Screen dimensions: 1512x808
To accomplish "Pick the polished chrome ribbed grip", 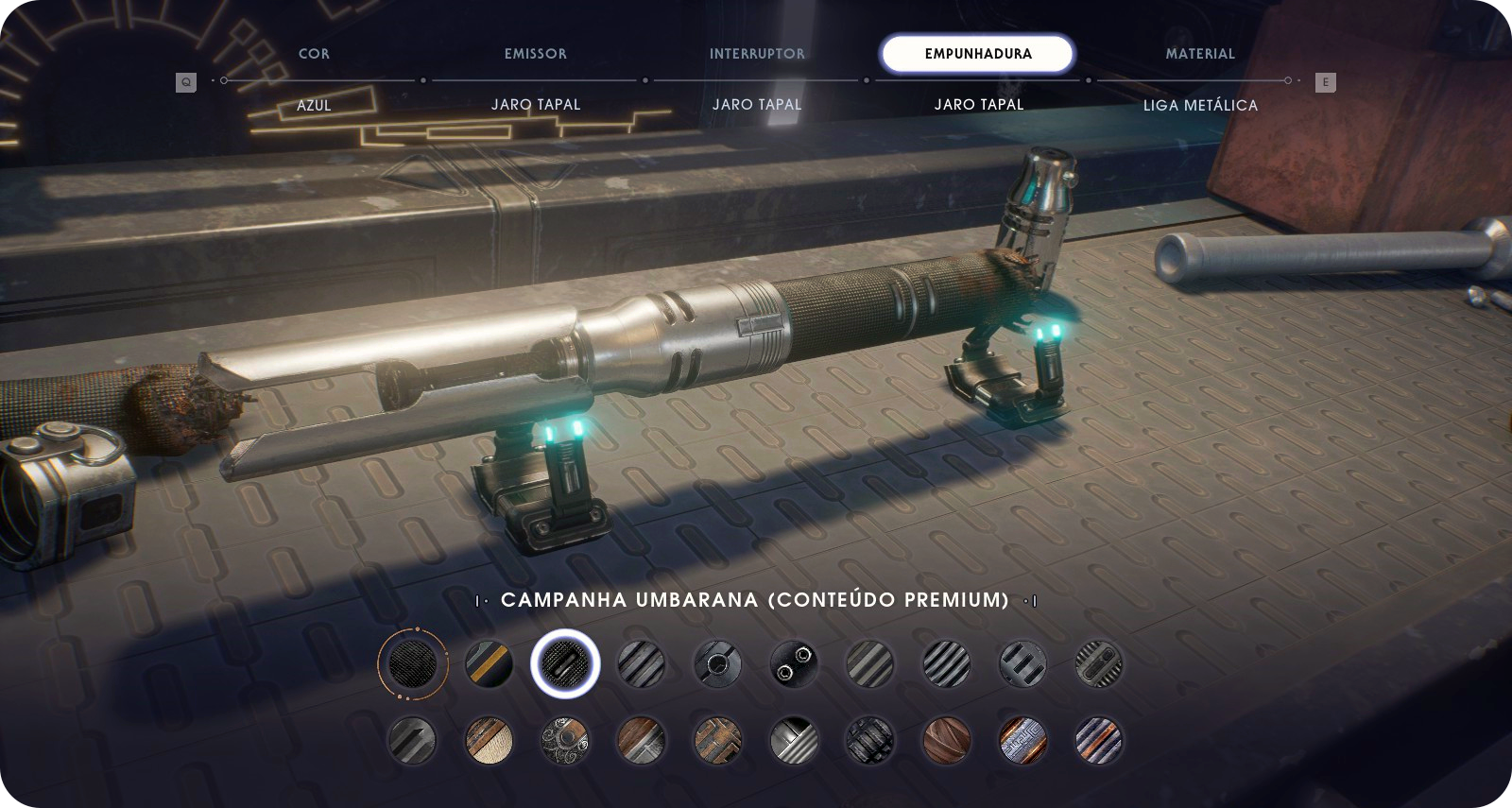I will pyautogui.click(x=794, y=740).
